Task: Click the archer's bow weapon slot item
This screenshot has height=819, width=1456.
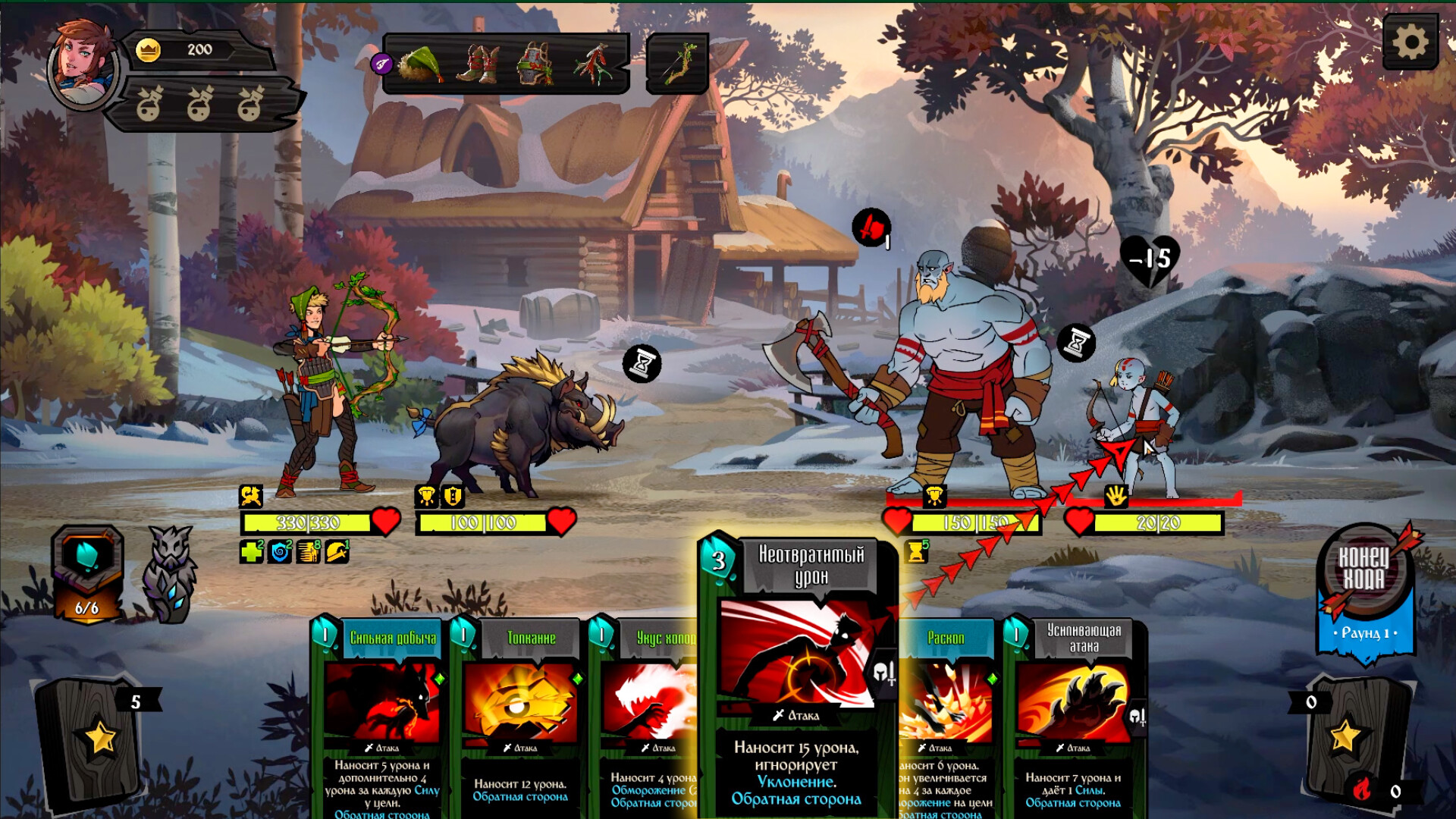Action: [679, 64]
